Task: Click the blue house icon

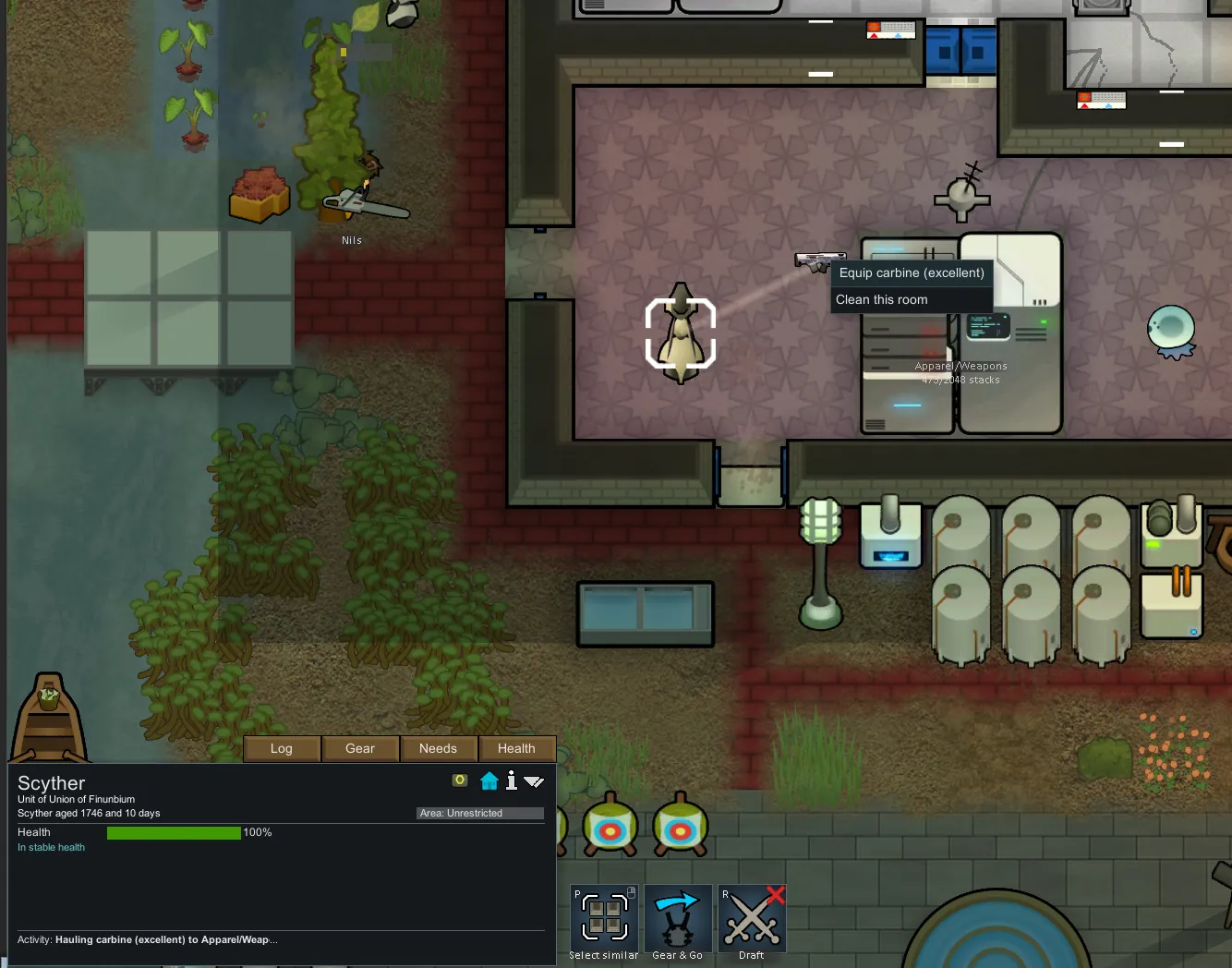Action: [x=489, y=781]
